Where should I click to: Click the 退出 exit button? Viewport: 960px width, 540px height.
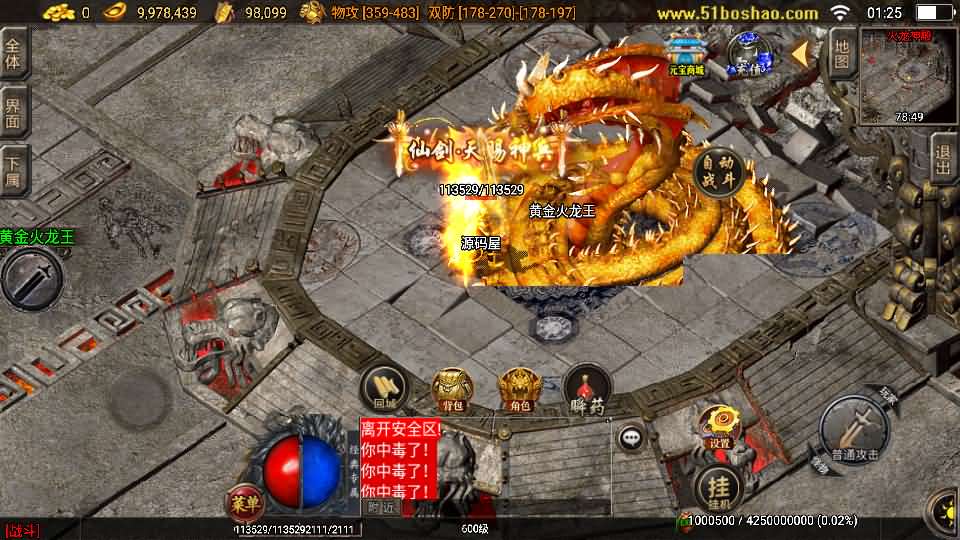pos(942,157)
